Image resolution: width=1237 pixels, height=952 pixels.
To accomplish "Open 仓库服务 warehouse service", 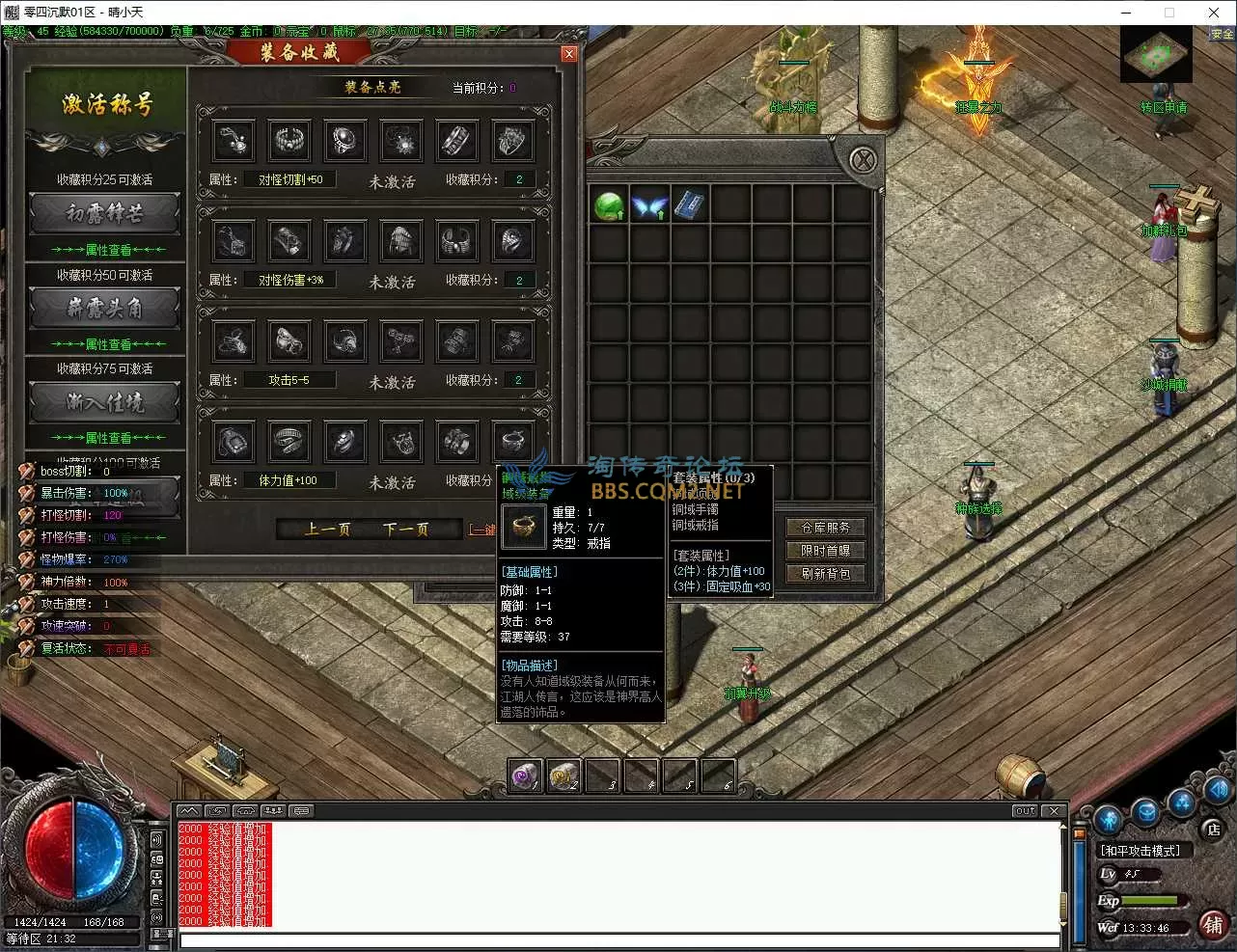I will pyautogui.click(x=826, y=528).
